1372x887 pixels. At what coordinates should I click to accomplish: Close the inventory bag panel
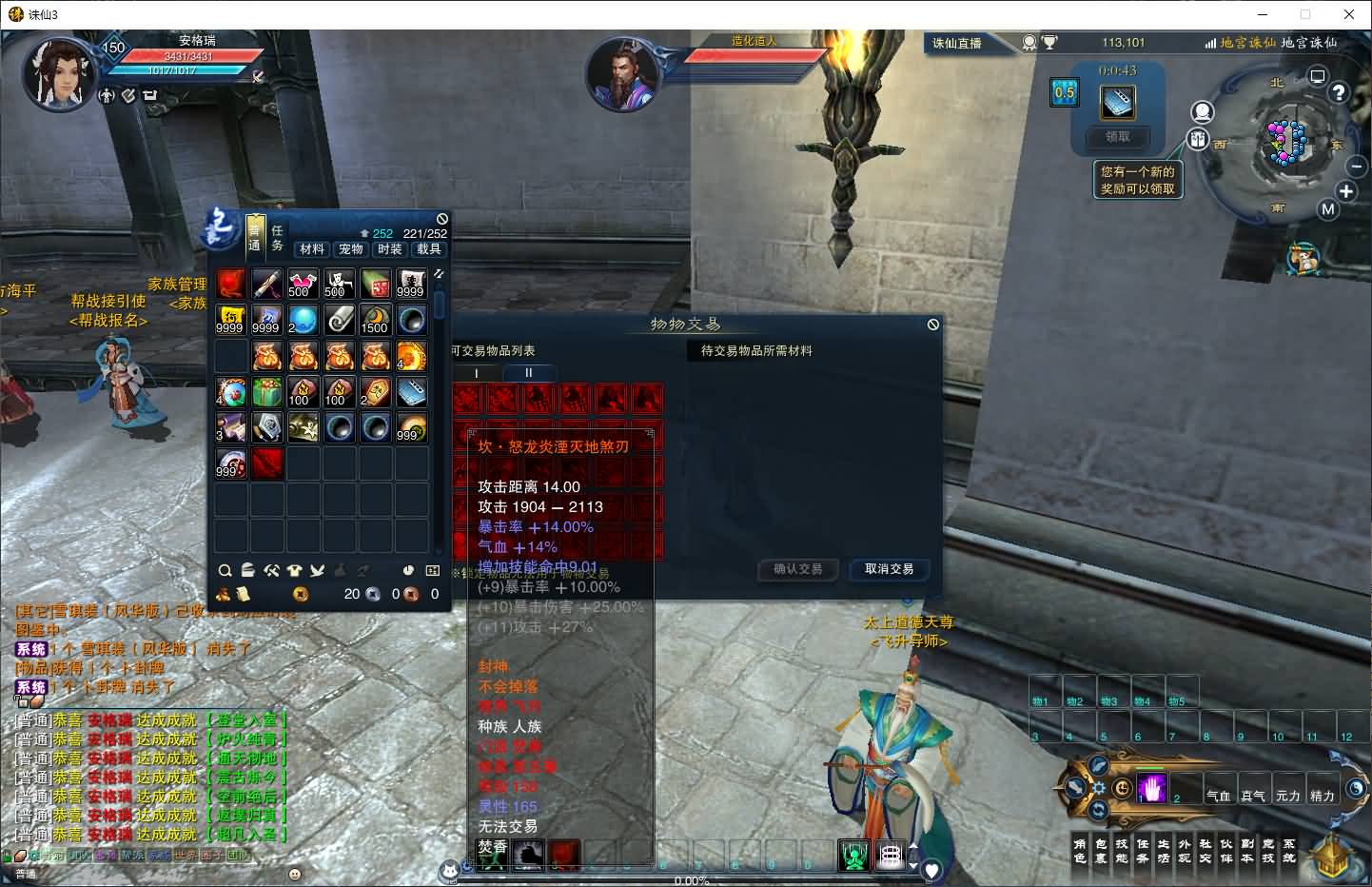coord(441,219)
